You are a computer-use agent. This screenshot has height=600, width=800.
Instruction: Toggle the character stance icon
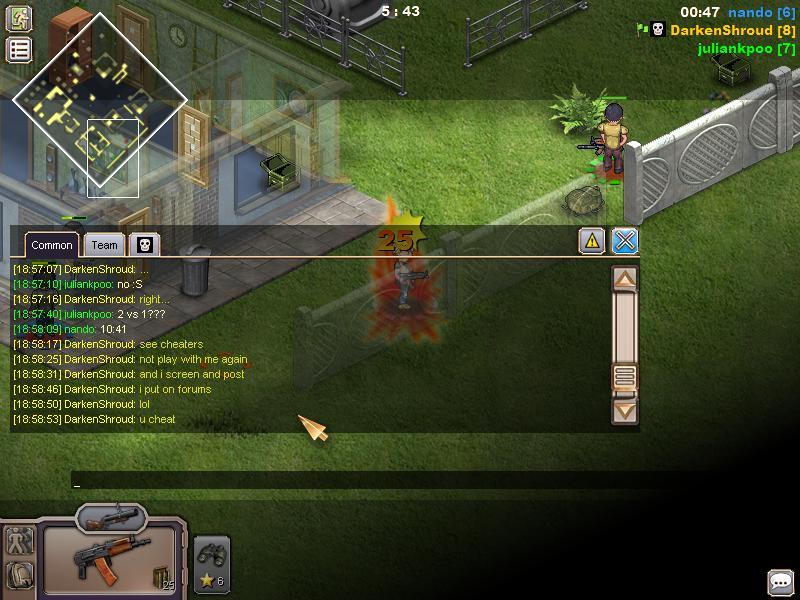19,541
